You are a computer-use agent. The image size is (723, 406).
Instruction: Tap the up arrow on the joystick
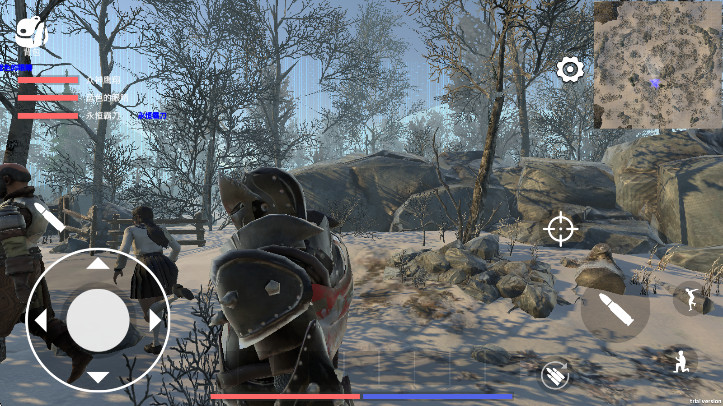coord(98,265)
